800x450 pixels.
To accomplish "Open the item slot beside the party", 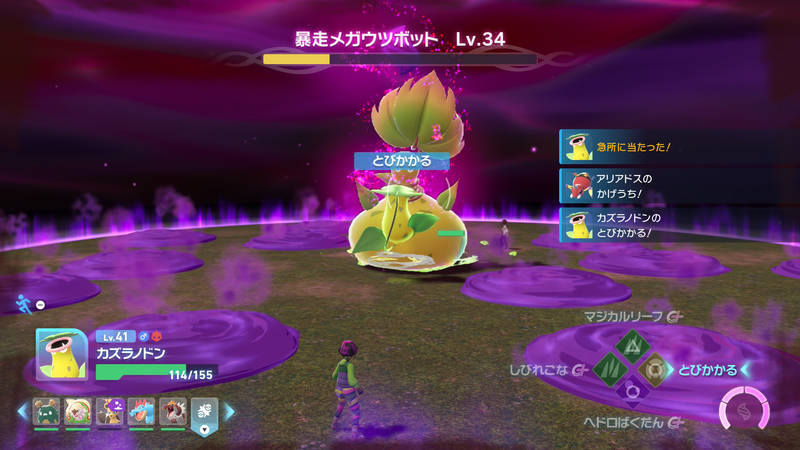I will (x=204, y=411).
